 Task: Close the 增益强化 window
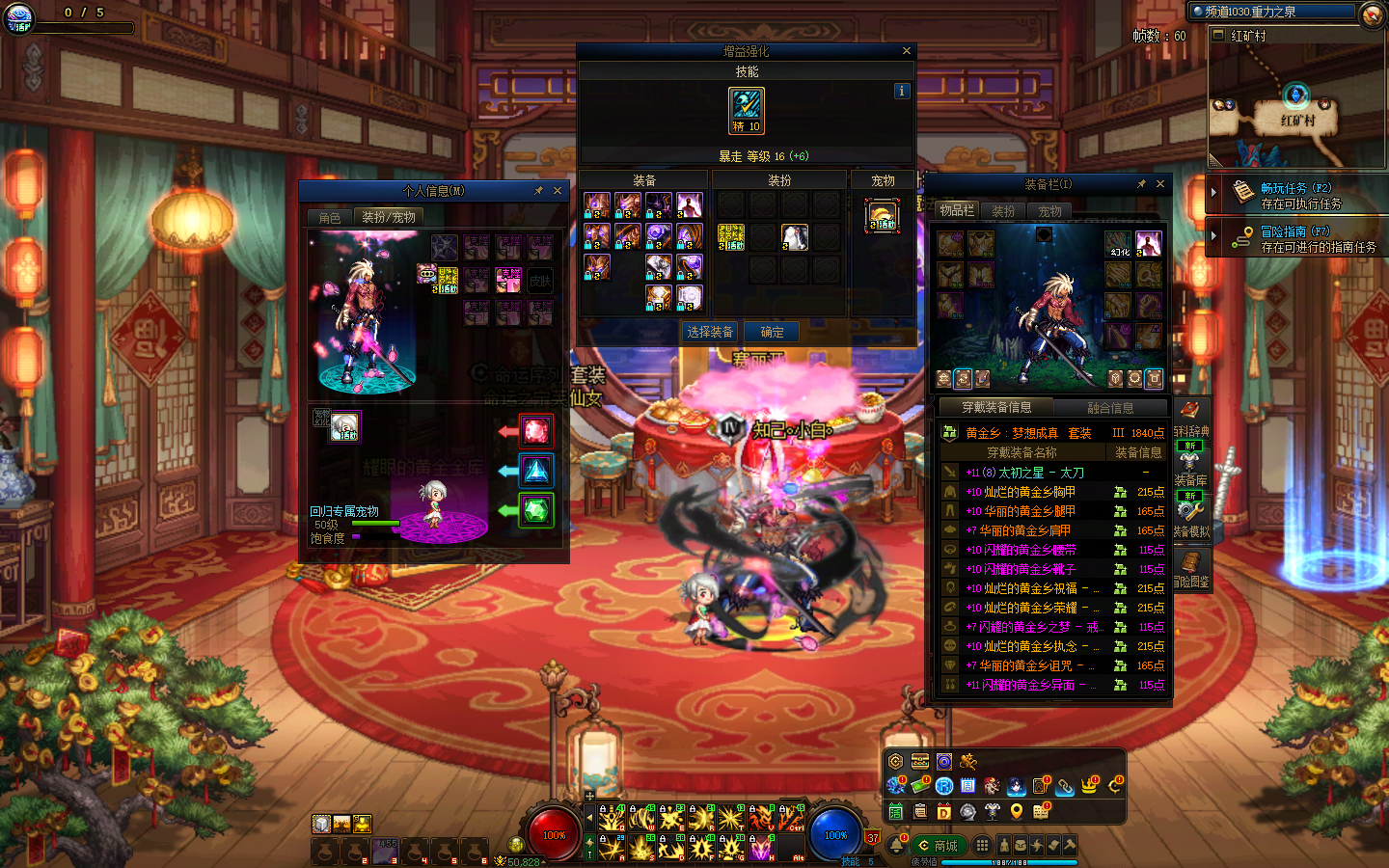[906, 51]
